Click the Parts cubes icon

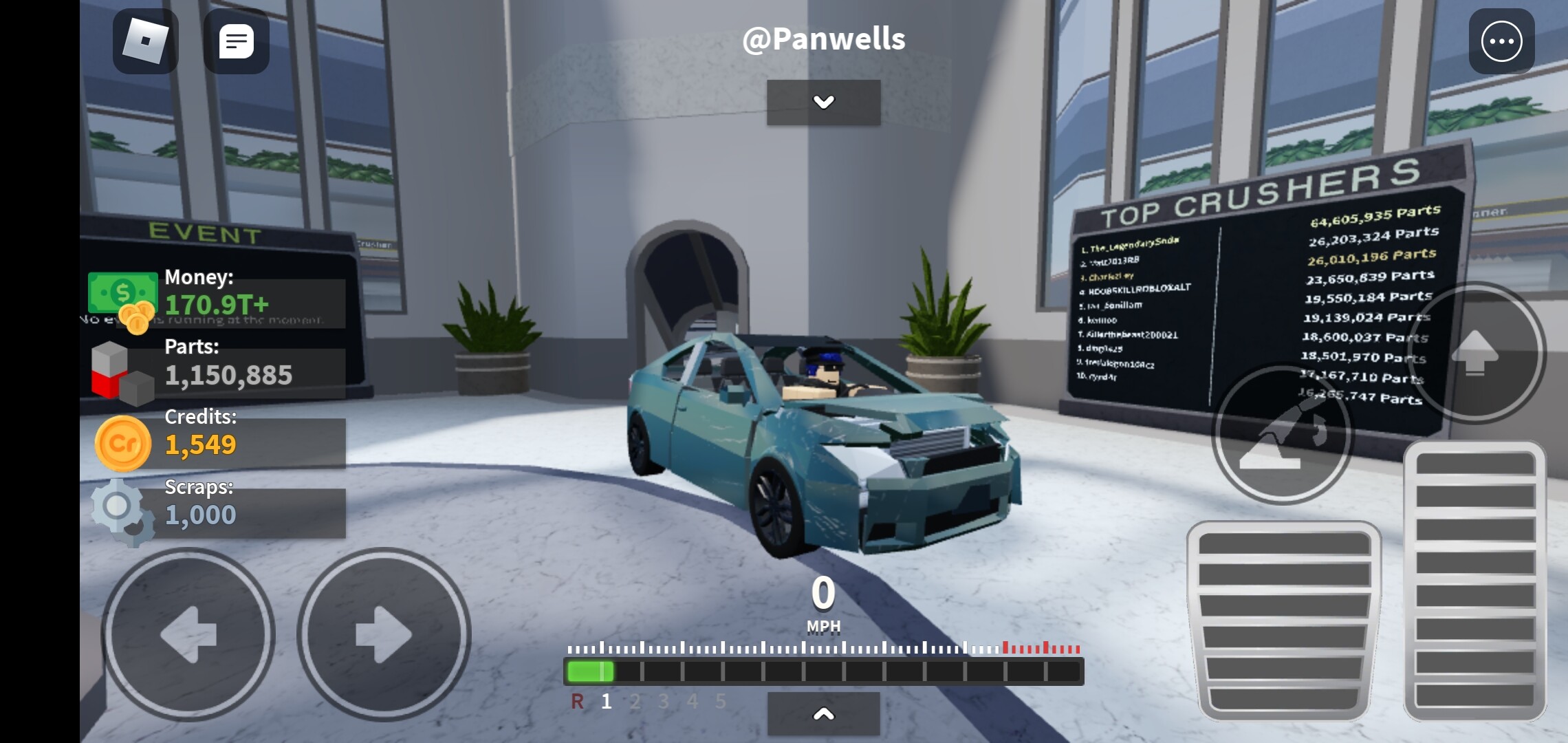tap(121, 373)
